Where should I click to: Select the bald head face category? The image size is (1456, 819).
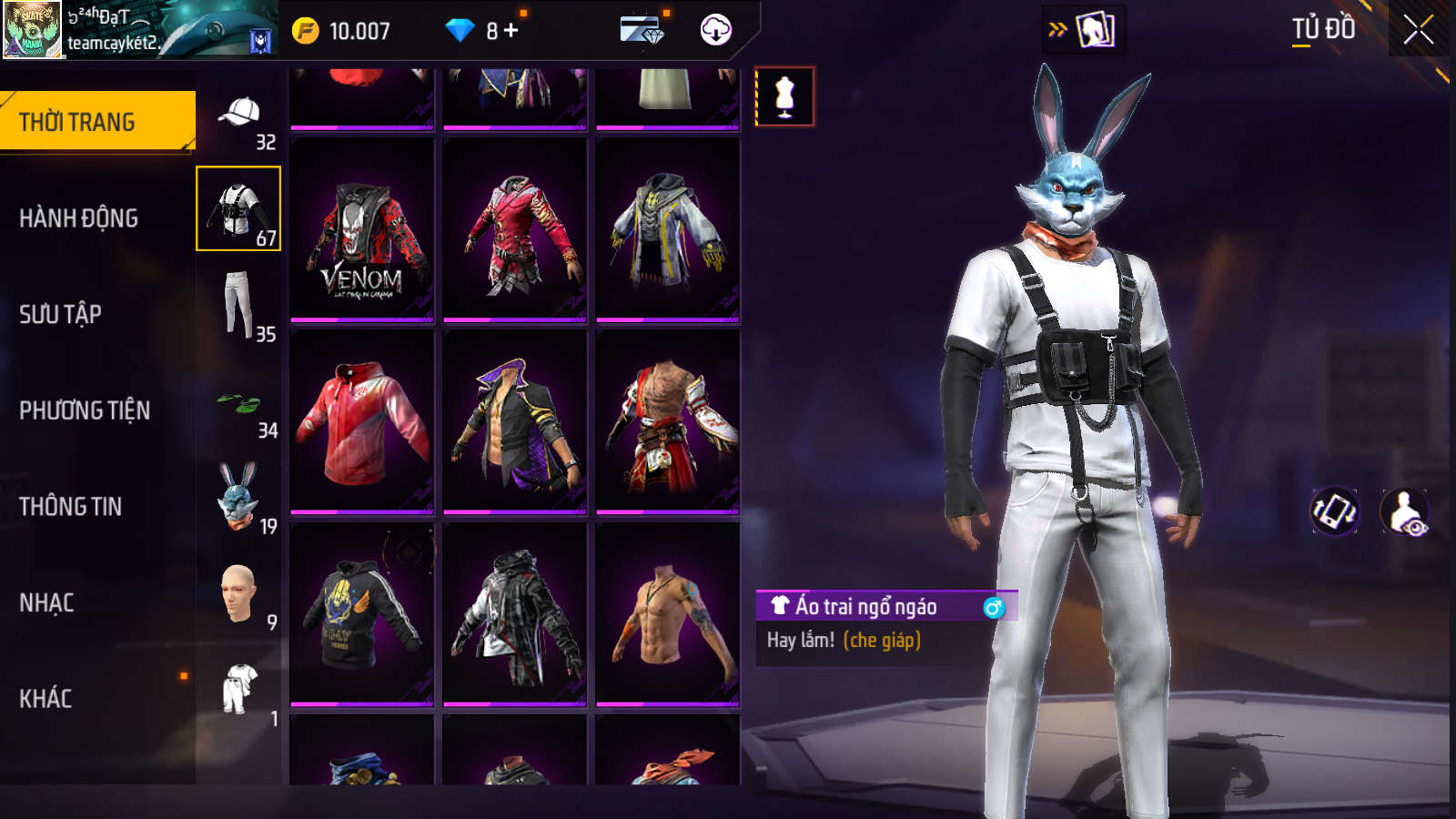click(x=238, y=592)
